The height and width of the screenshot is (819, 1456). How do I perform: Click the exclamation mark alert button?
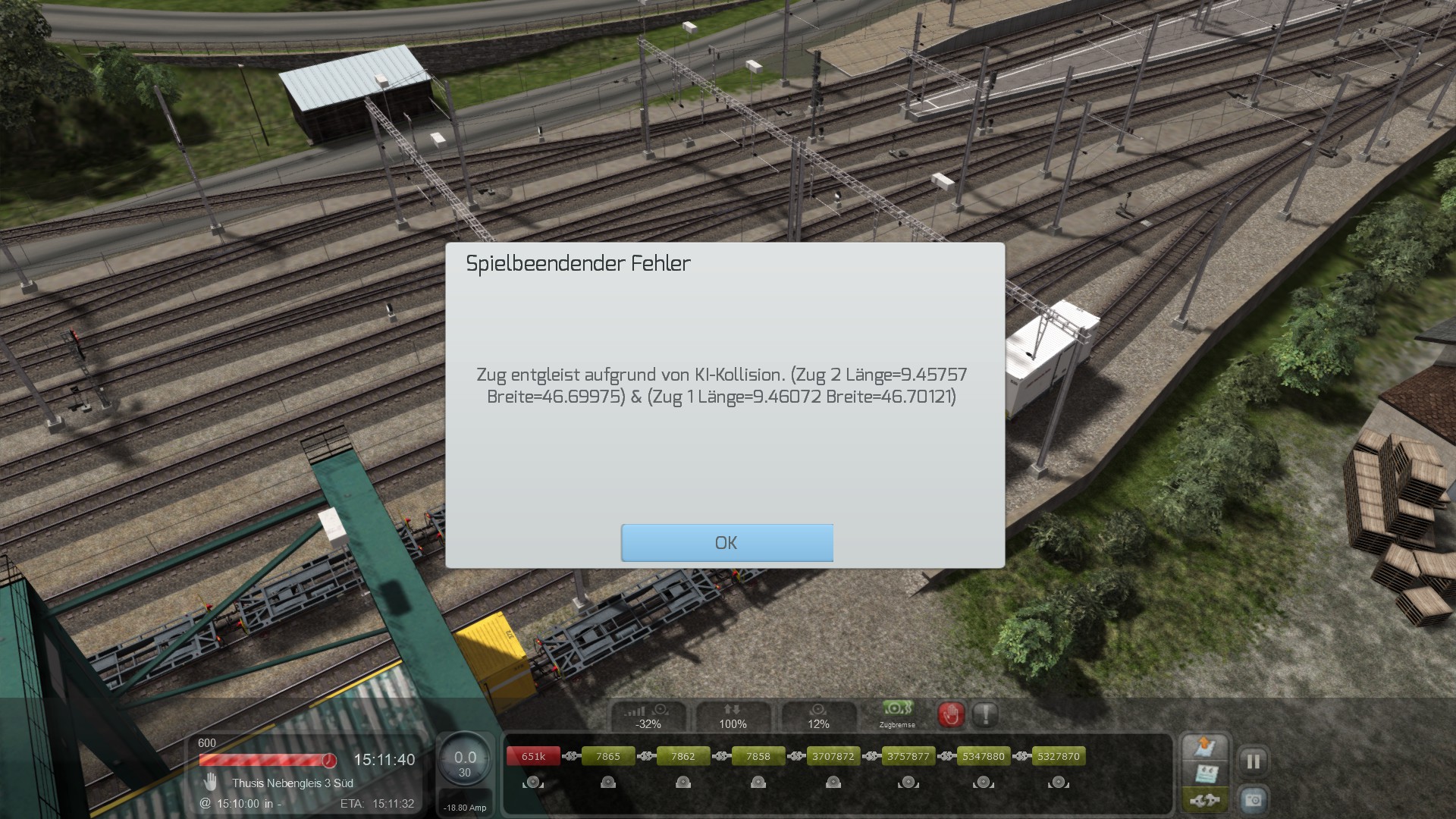985,714
